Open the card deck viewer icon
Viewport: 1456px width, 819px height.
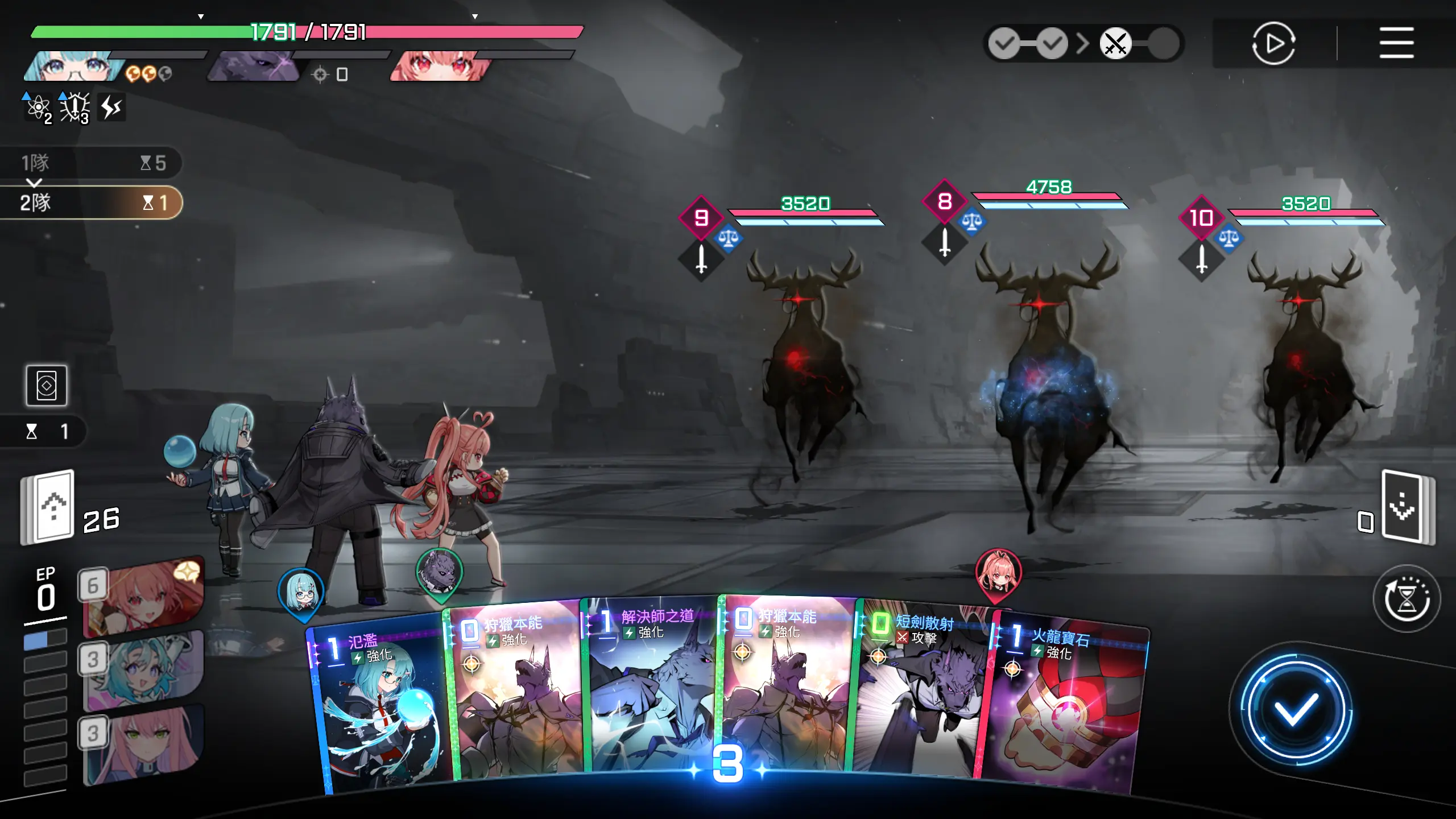click(47, 386)
